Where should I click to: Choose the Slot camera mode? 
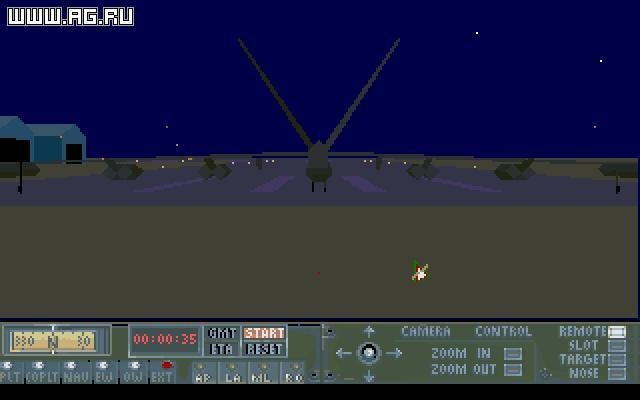[616, 346]
